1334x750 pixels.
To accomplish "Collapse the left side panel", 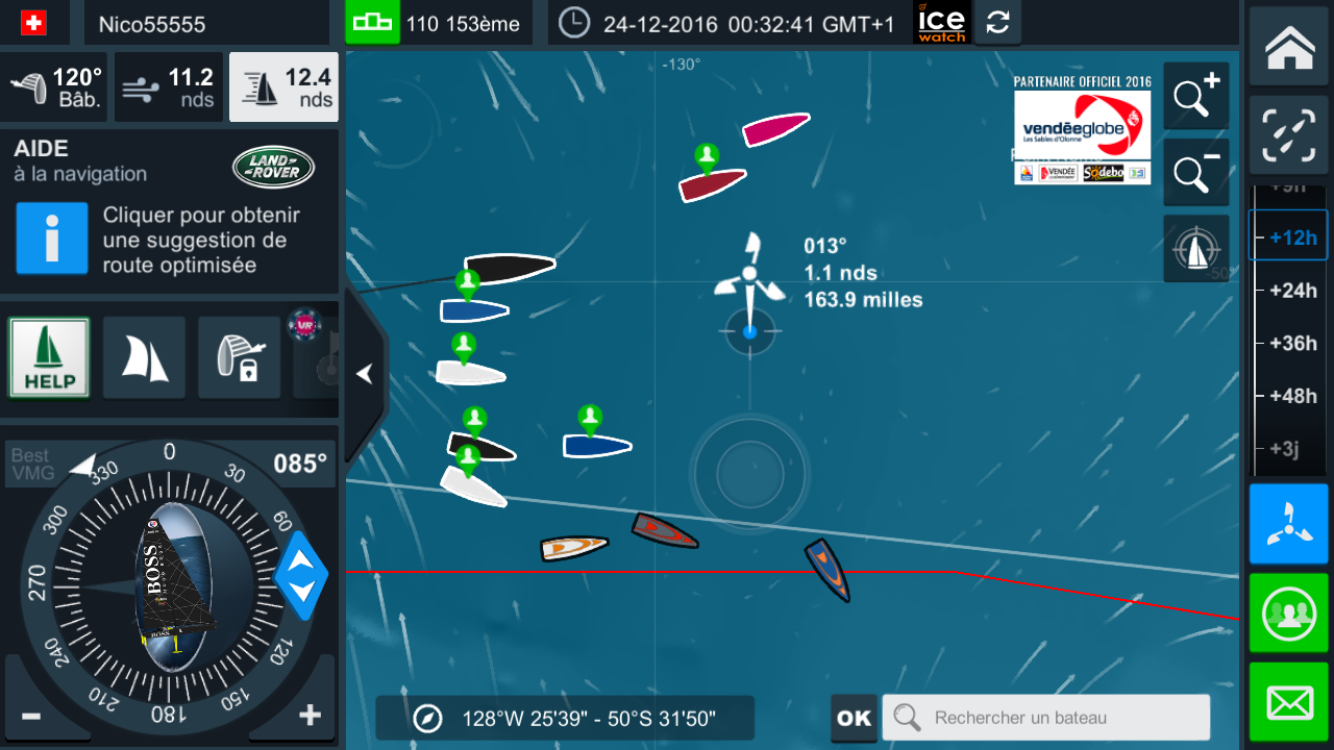I will (x=365, y=374).
